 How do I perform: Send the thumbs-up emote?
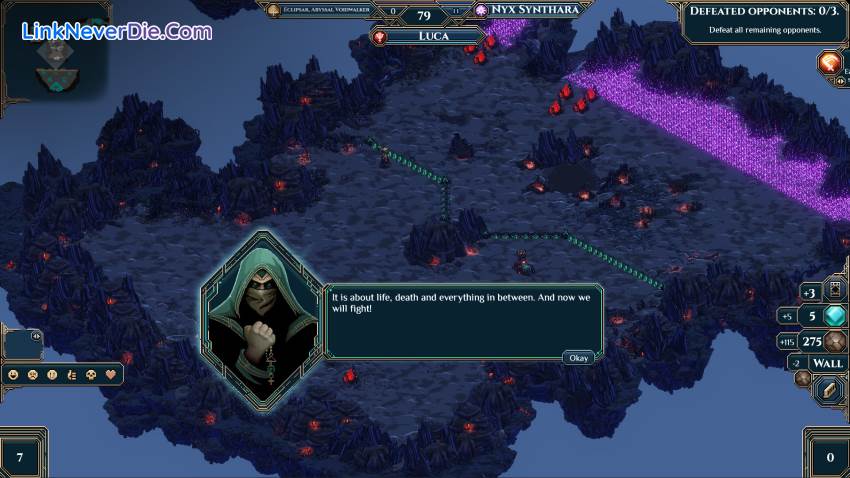71,375
